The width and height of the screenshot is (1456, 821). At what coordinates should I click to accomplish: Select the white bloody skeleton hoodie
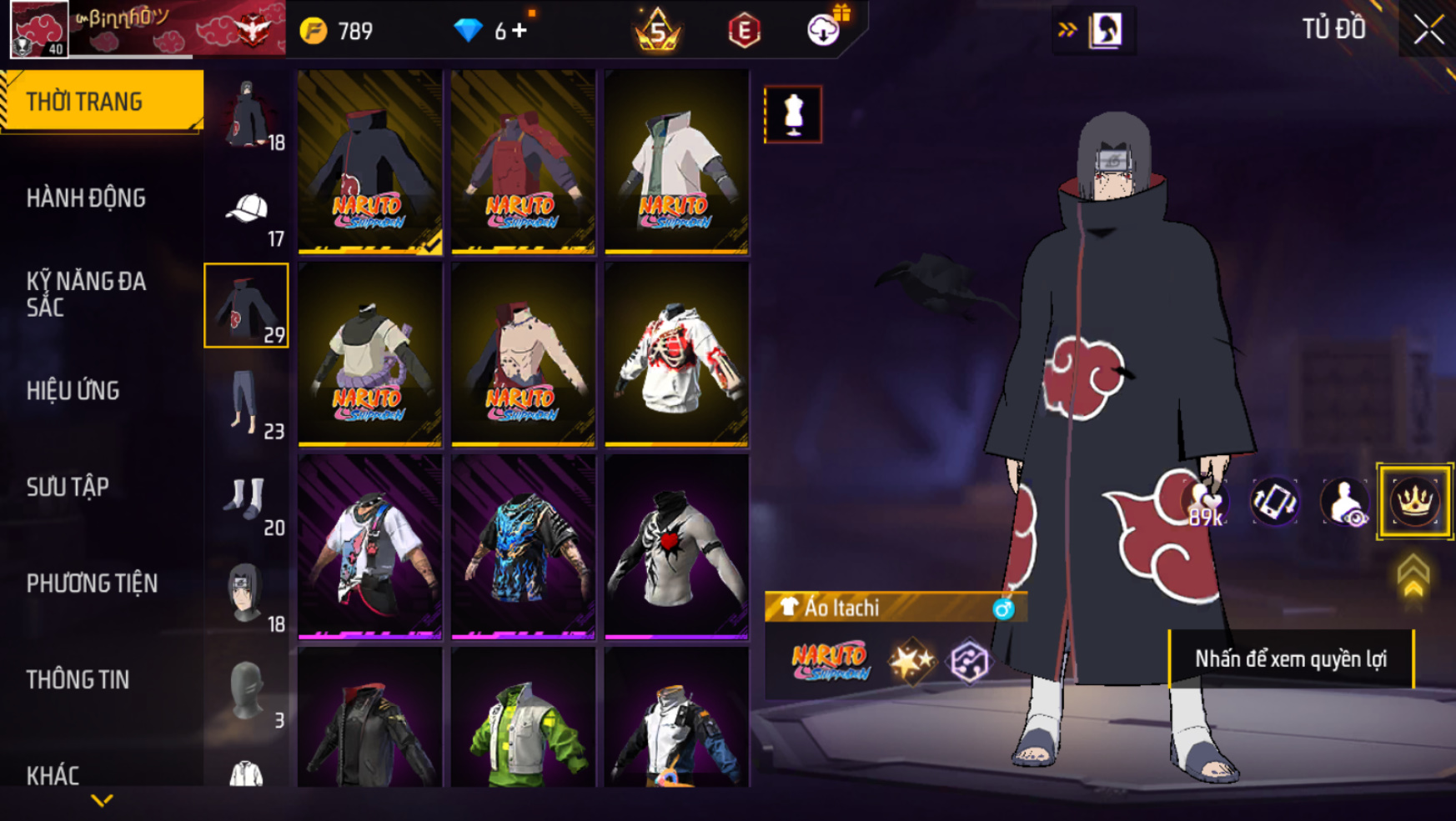pyautogui.click(x=676, y=354)
